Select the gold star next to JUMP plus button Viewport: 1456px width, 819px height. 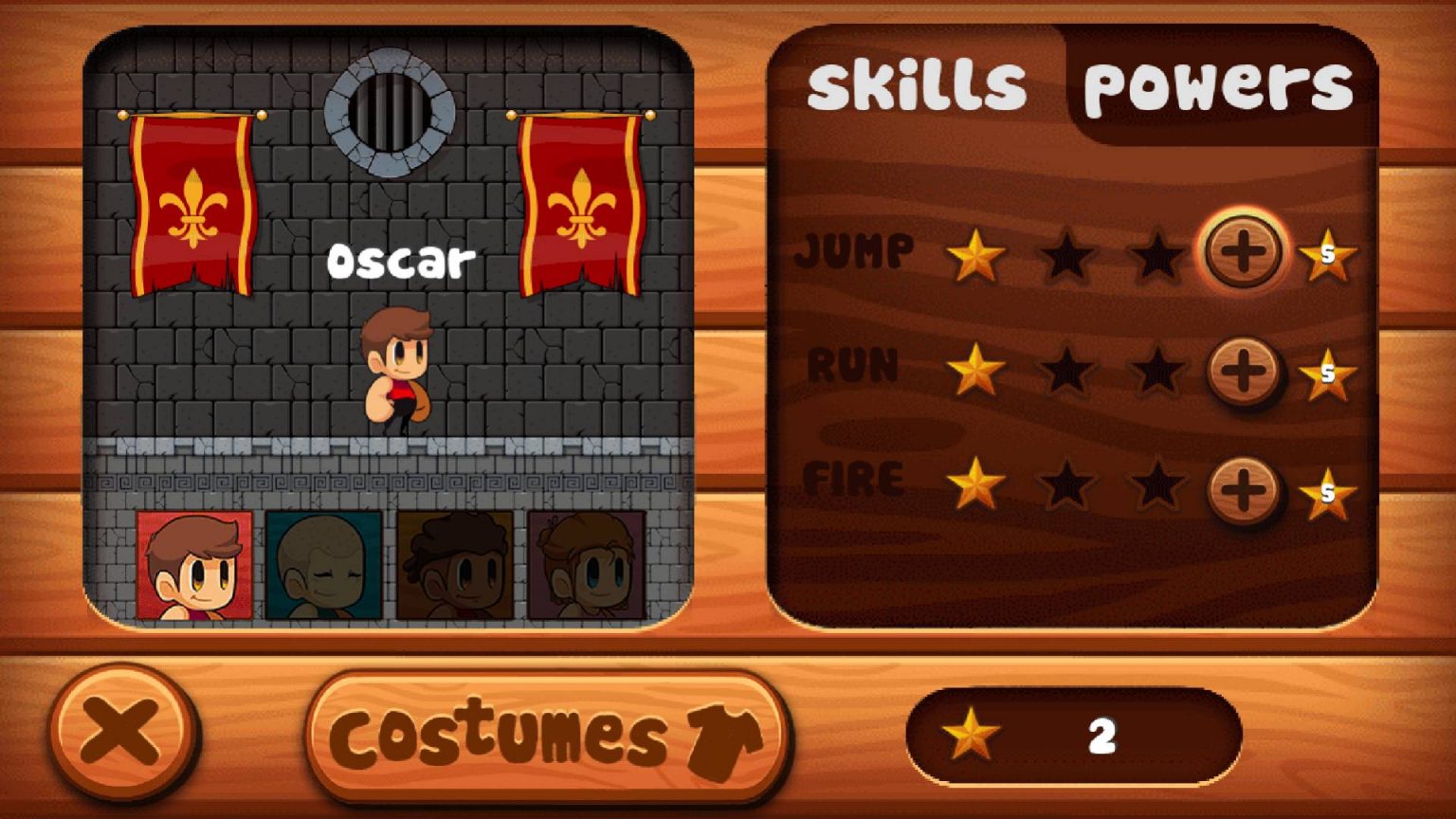click(1327, 256)
